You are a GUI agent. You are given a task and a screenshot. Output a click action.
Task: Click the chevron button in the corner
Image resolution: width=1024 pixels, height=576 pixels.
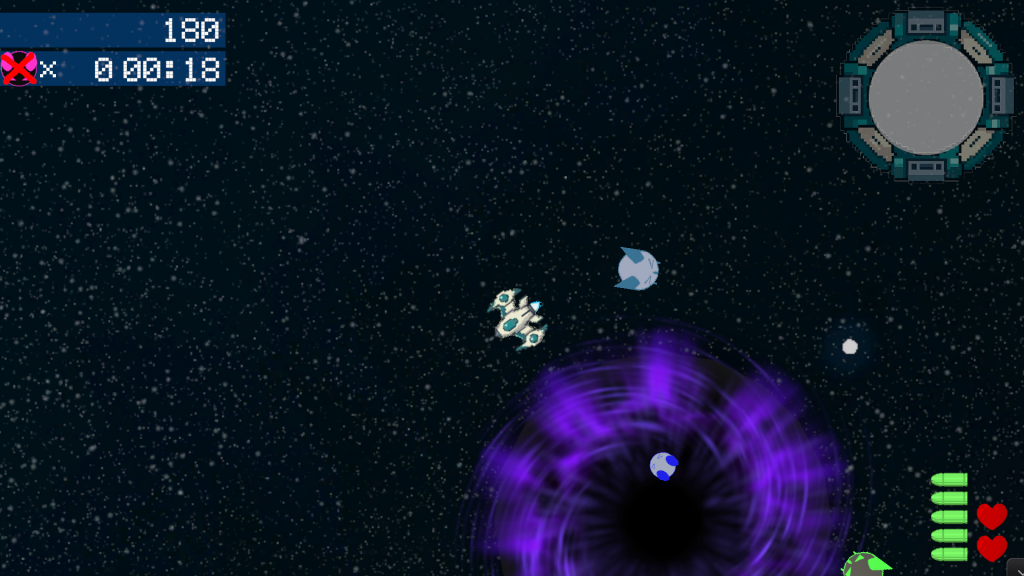tap(1016, 567)
